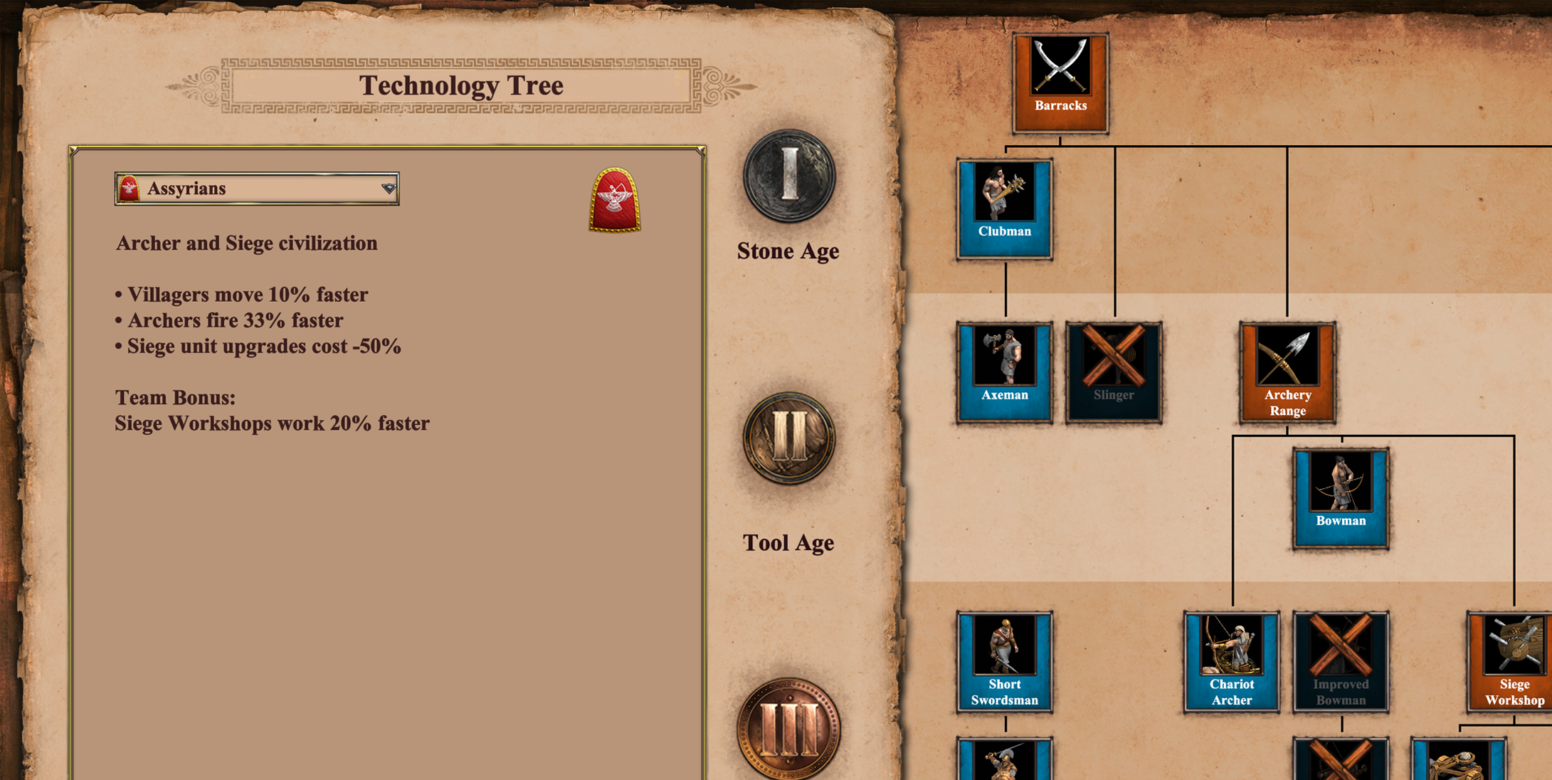The height and width of the screenshot is (780, 1552).
Task: Inspect the unavailable Slinger icon
Action: pyautogui.click(x=1113, y=372)
